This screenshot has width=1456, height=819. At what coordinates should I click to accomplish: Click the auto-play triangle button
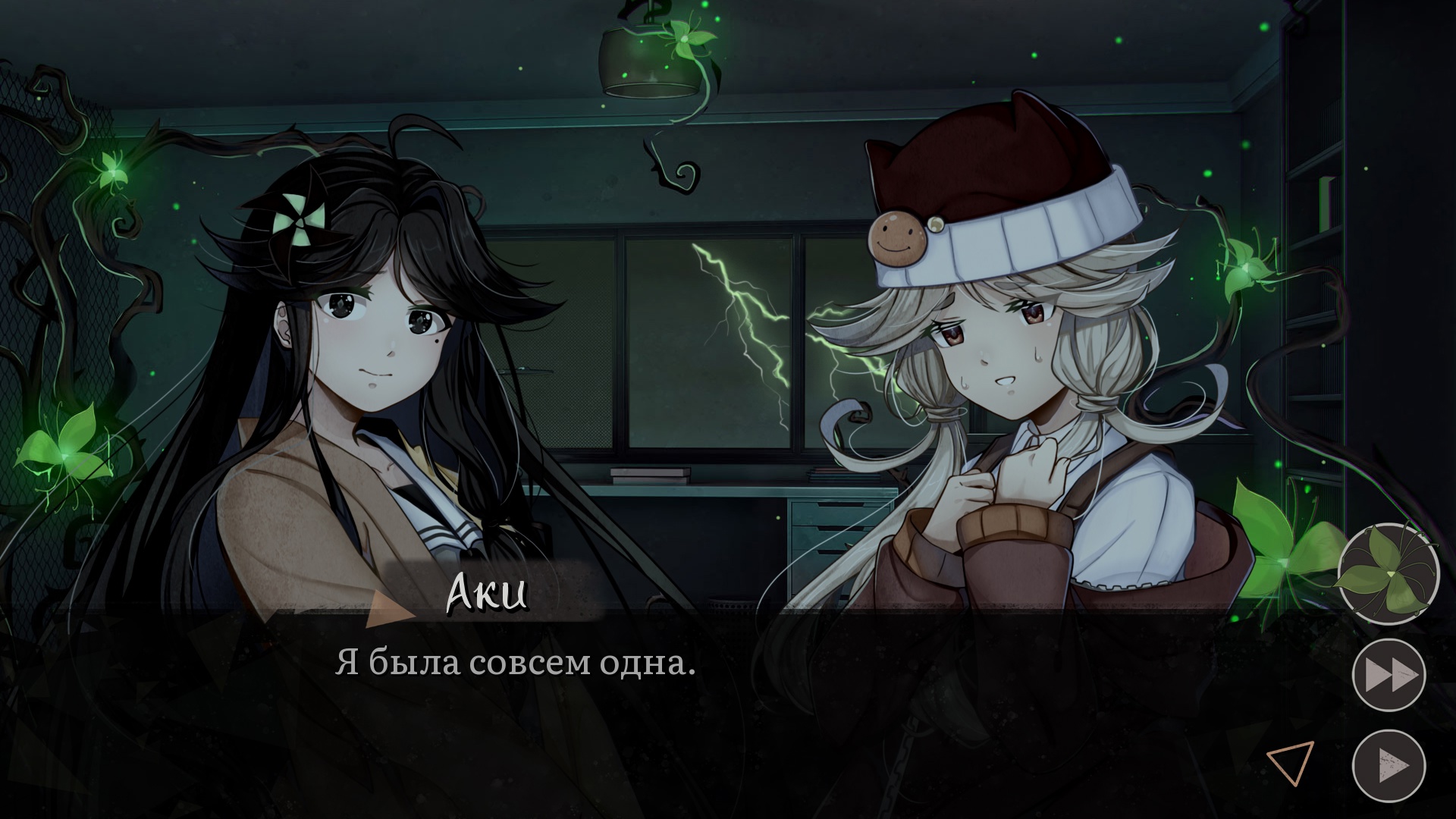1389,764
